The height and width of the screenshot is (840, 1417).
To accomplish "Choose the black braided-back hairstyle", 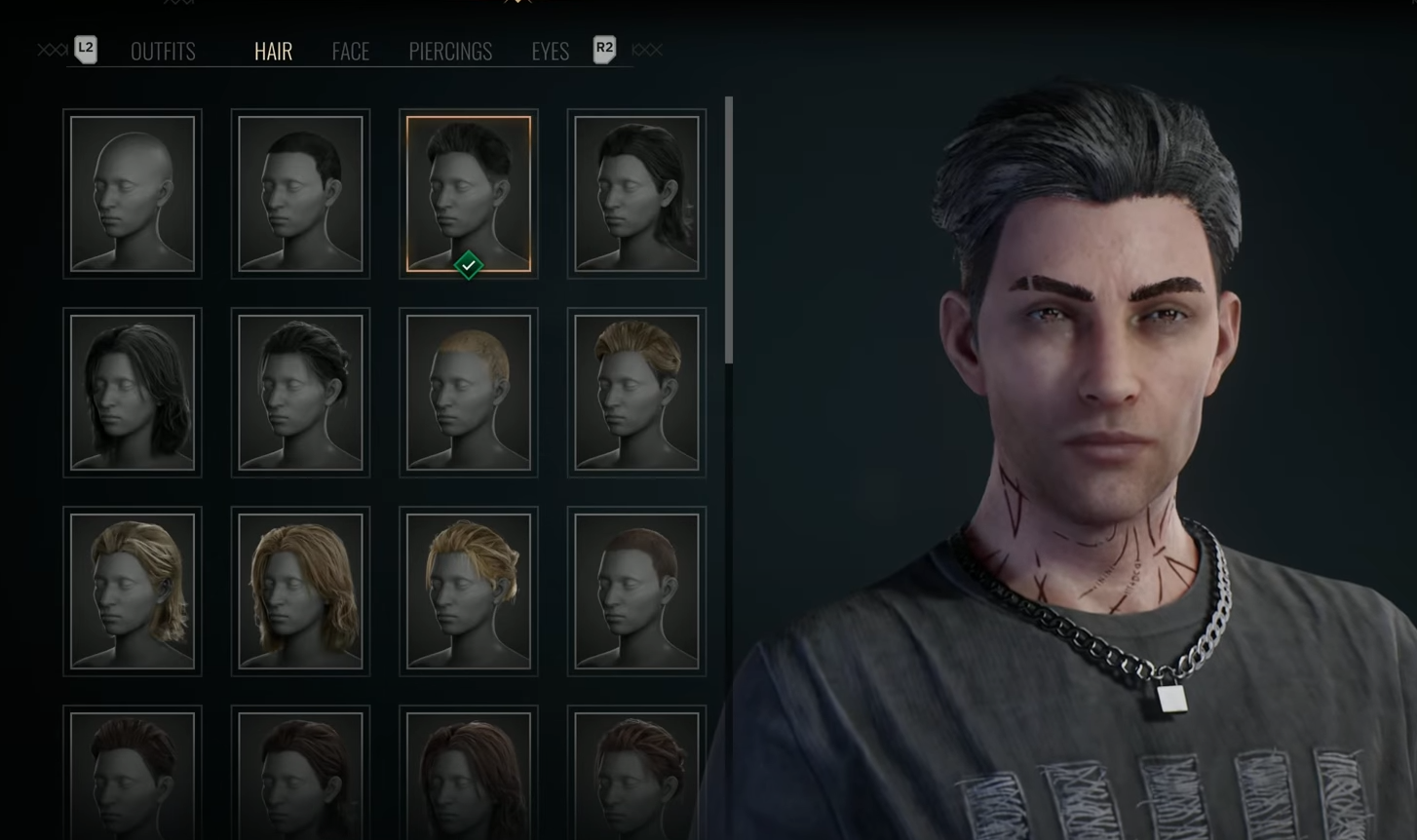I will pos(300,393).
